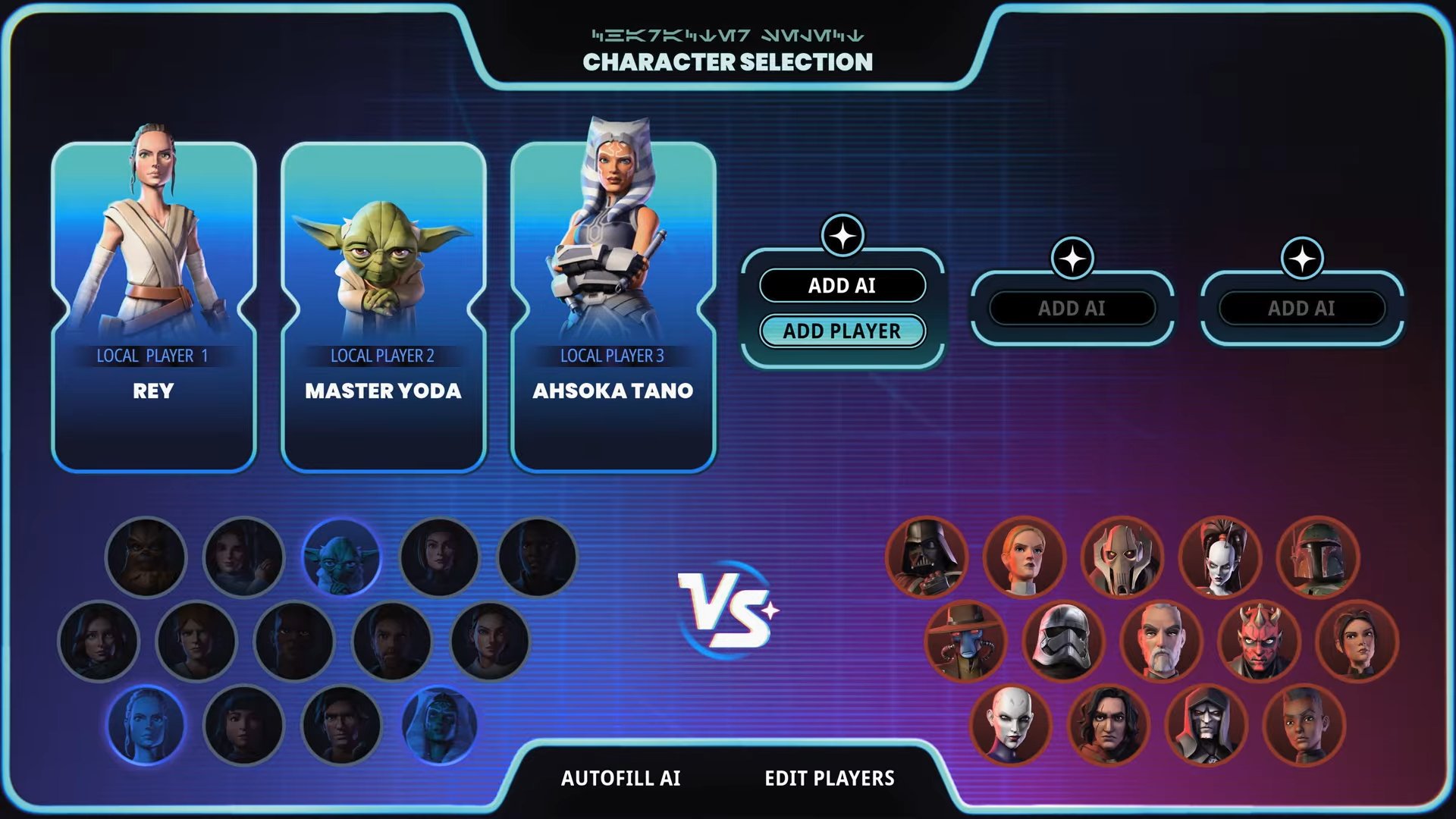Choose the Cad Bane portrait
1456x819 pixels.
(x=965, y=642)
